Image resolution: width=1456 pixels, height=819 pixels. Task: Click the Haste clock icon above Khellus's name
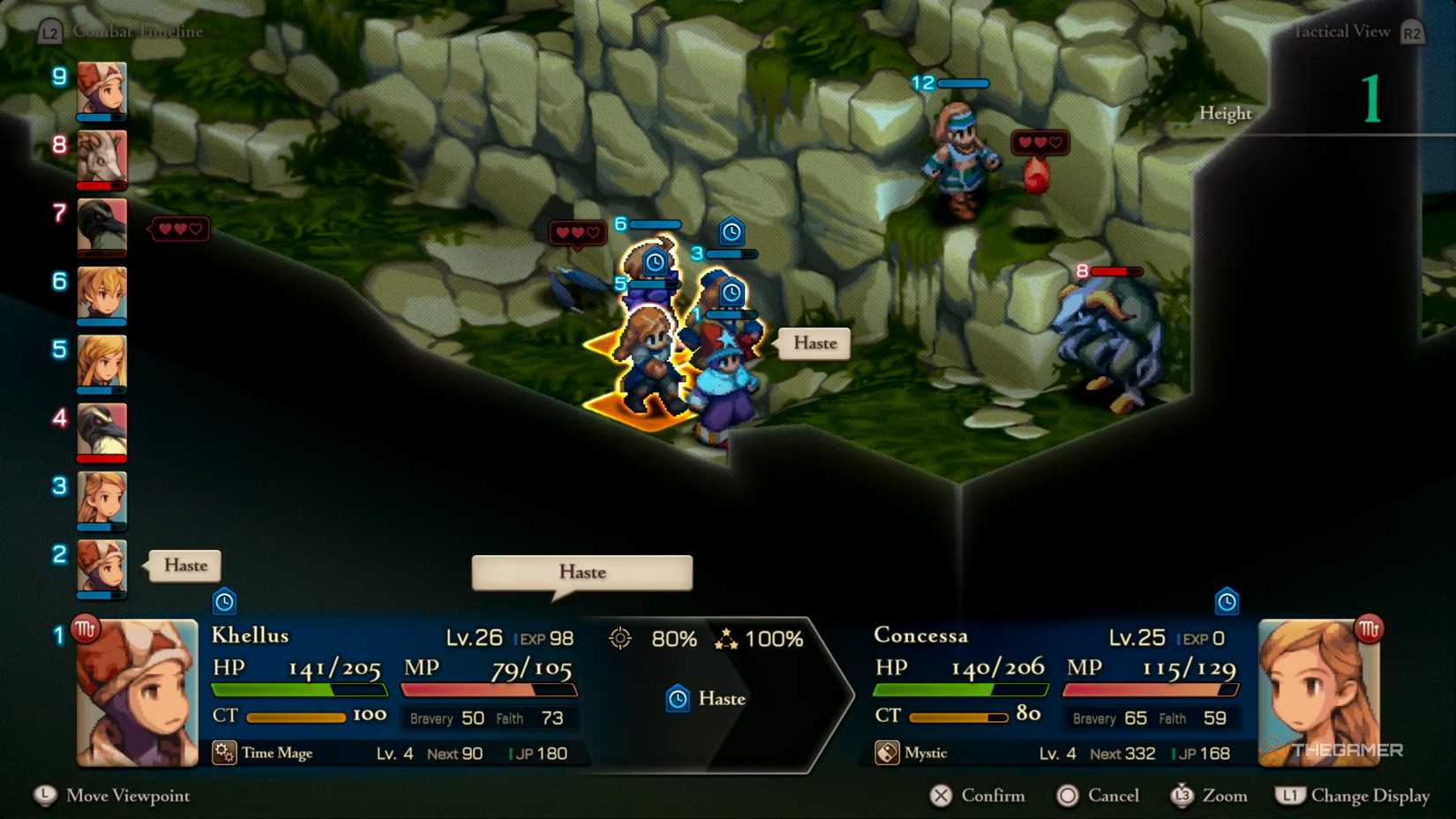[x=225, y=602]
